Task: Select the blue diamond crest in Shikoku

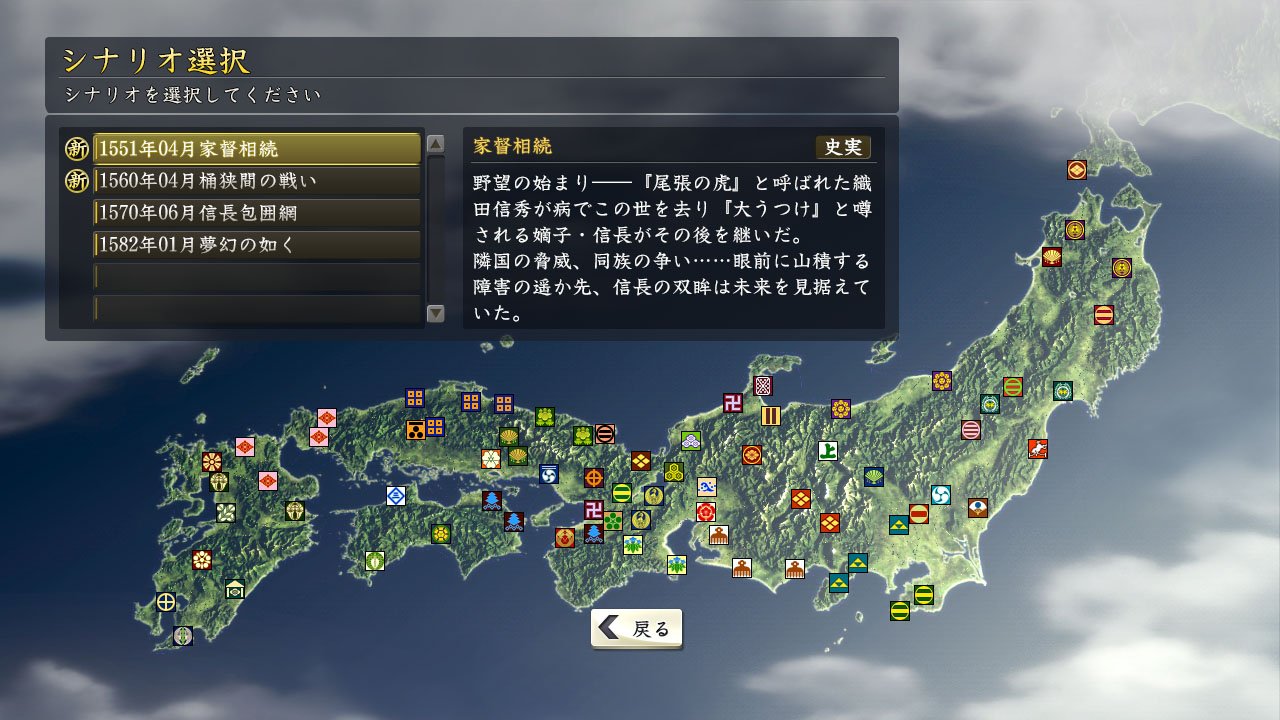Action: tap(396, 496)
